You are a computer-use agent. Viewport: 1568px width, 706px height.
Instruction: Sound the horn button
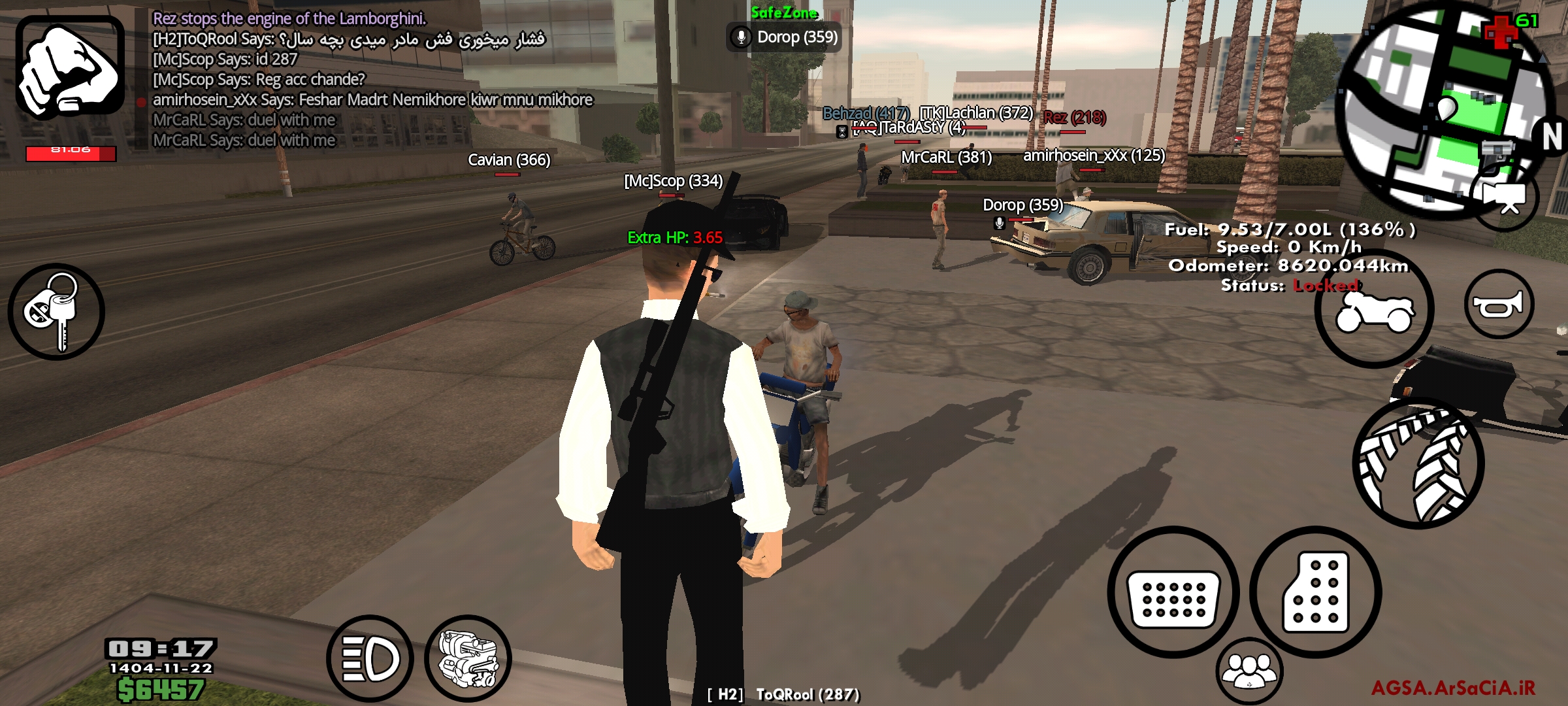[x=1499, y=304]
